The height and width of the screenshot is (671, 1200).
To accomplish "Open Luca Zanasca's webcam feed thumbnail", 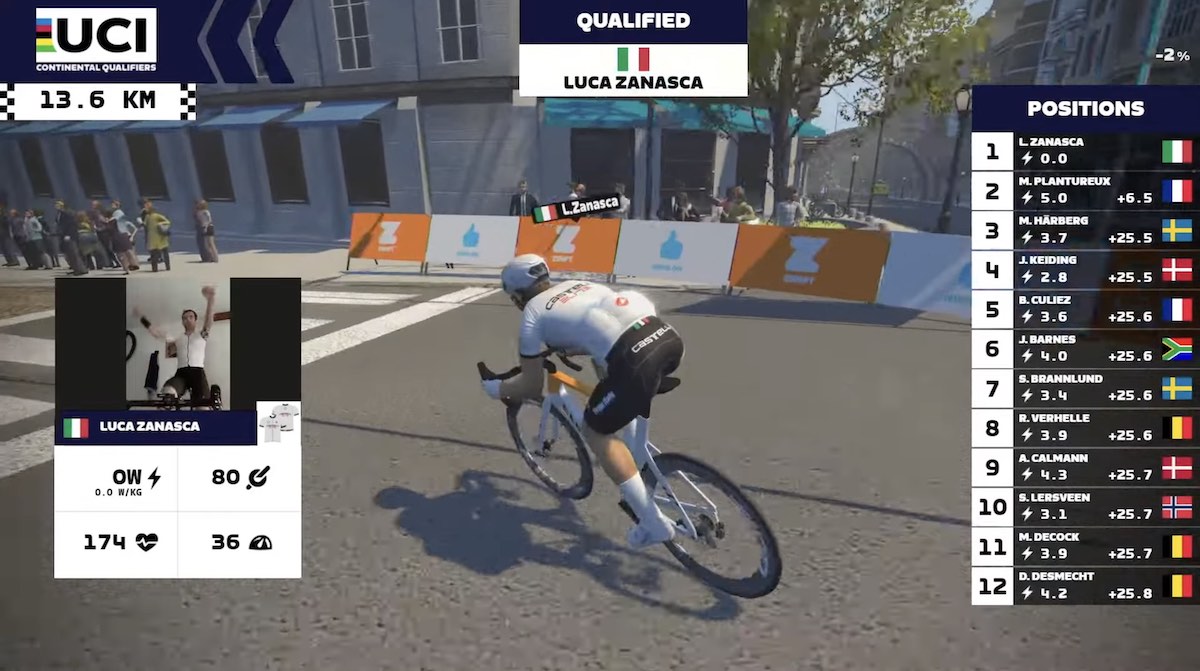I will click(x=178, y=343).
